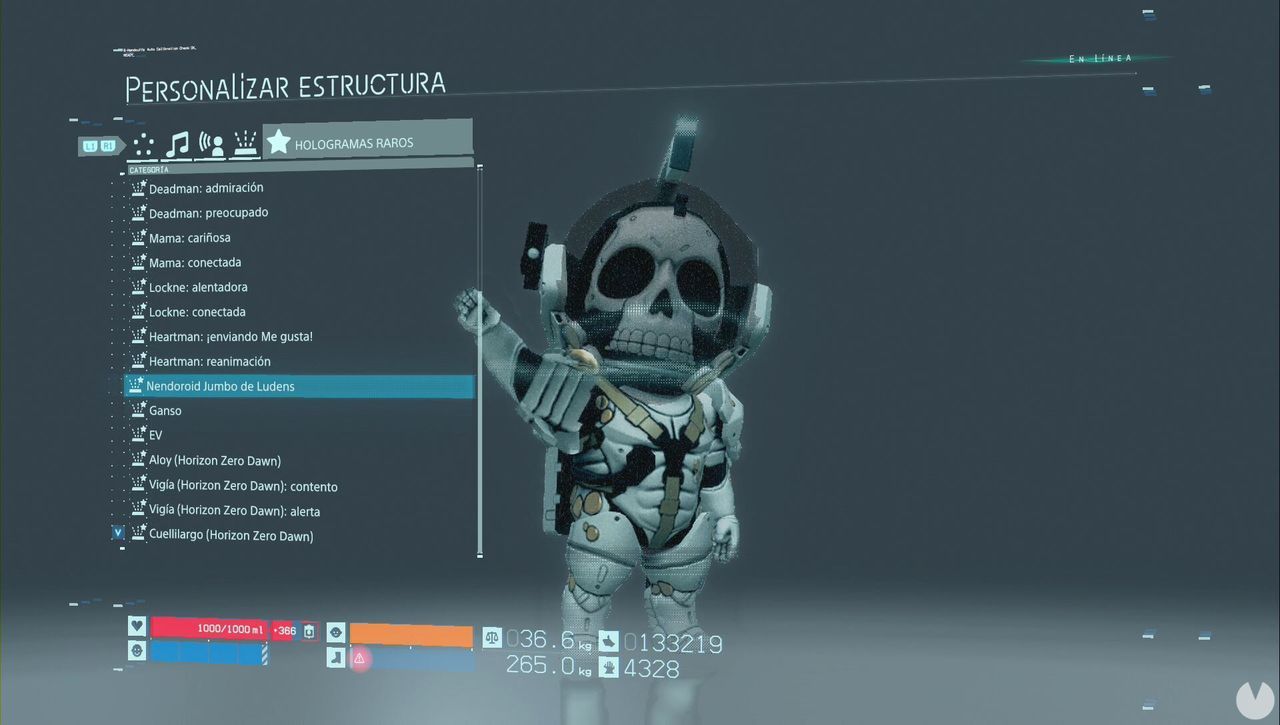Click the EN LÍNEA status indicator

[1100, 57]
